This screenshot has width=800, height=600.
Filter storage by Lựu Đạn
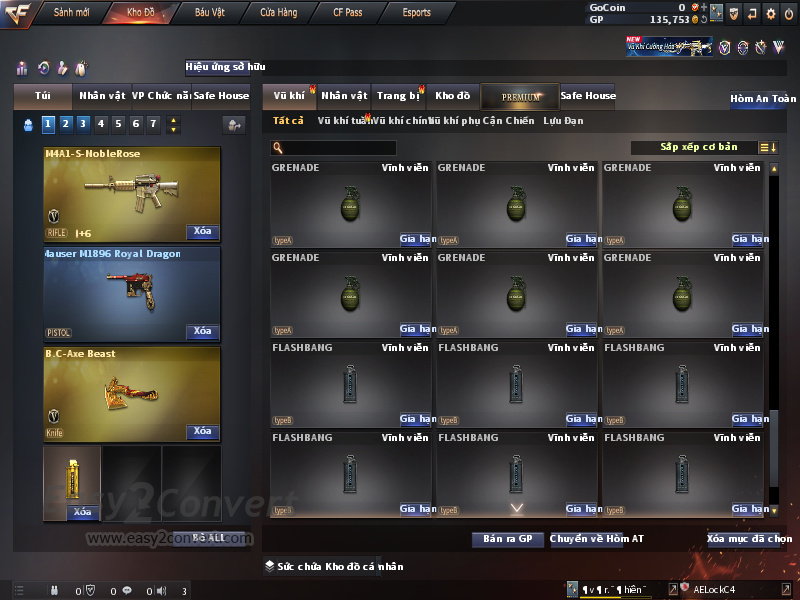[x=563, y=121]
